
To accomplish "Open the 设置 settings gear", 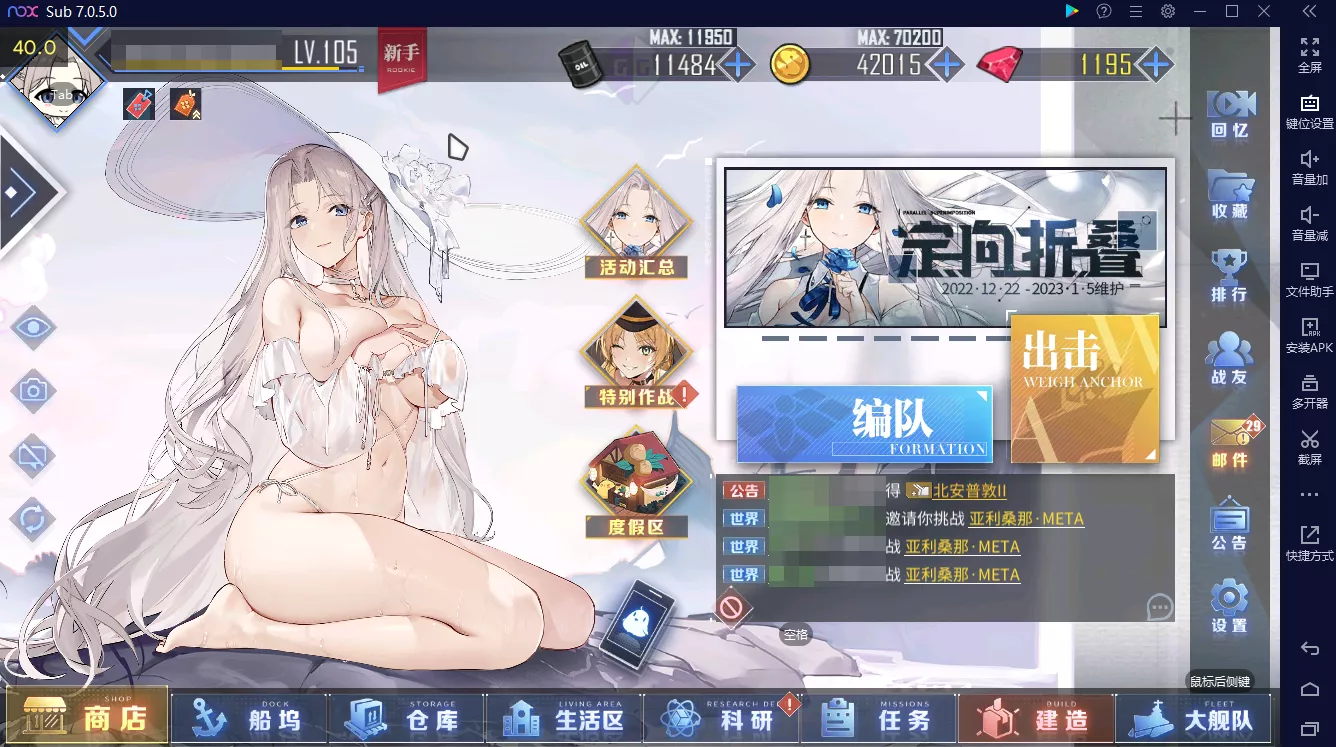I will pos(1229,606).
